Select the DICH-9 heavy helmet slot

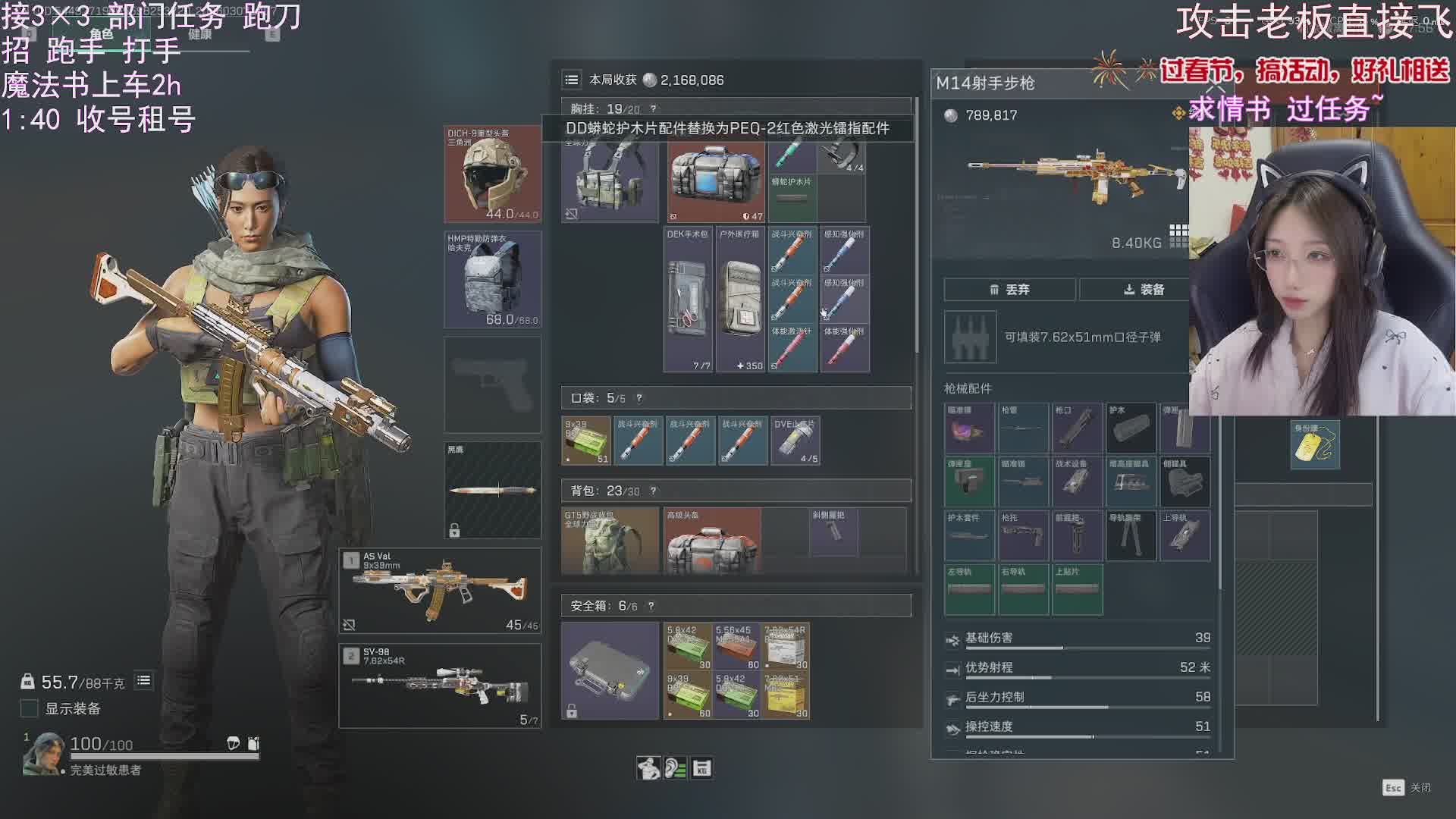click(492, 174)
